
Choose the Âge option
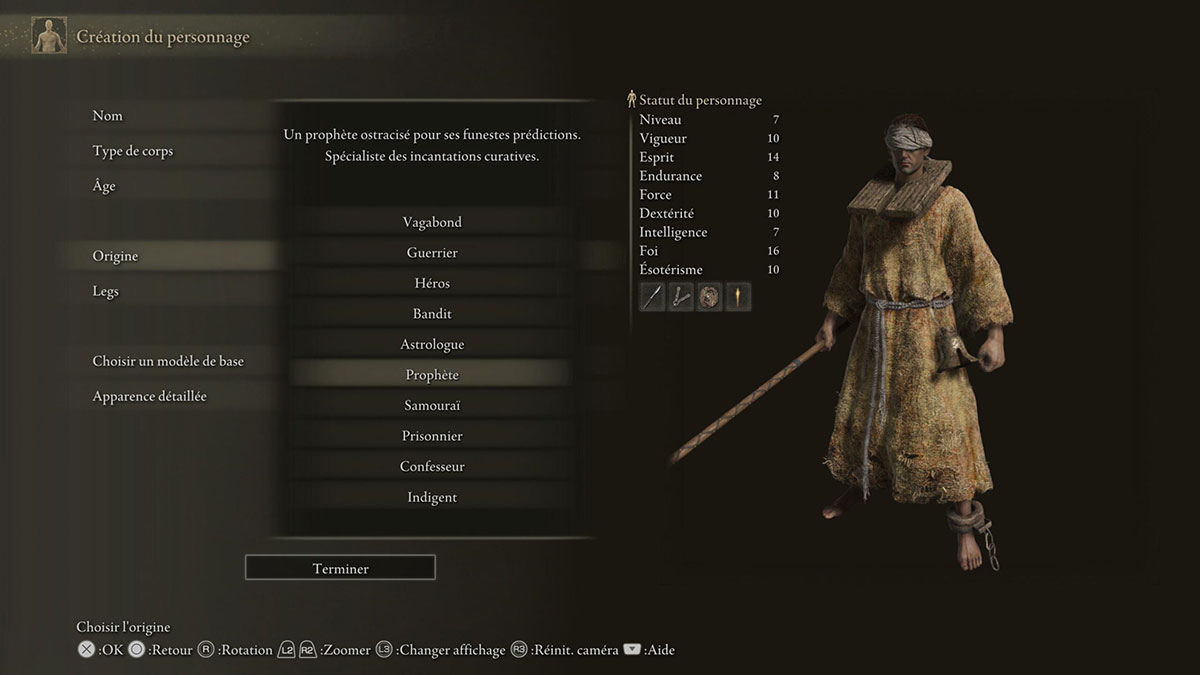click(x=104, y=186)
